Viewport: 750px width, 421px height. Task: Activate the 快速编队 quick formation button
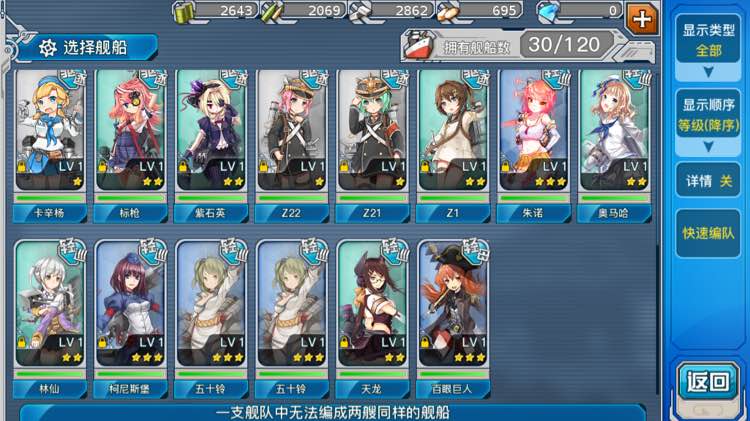708,233
